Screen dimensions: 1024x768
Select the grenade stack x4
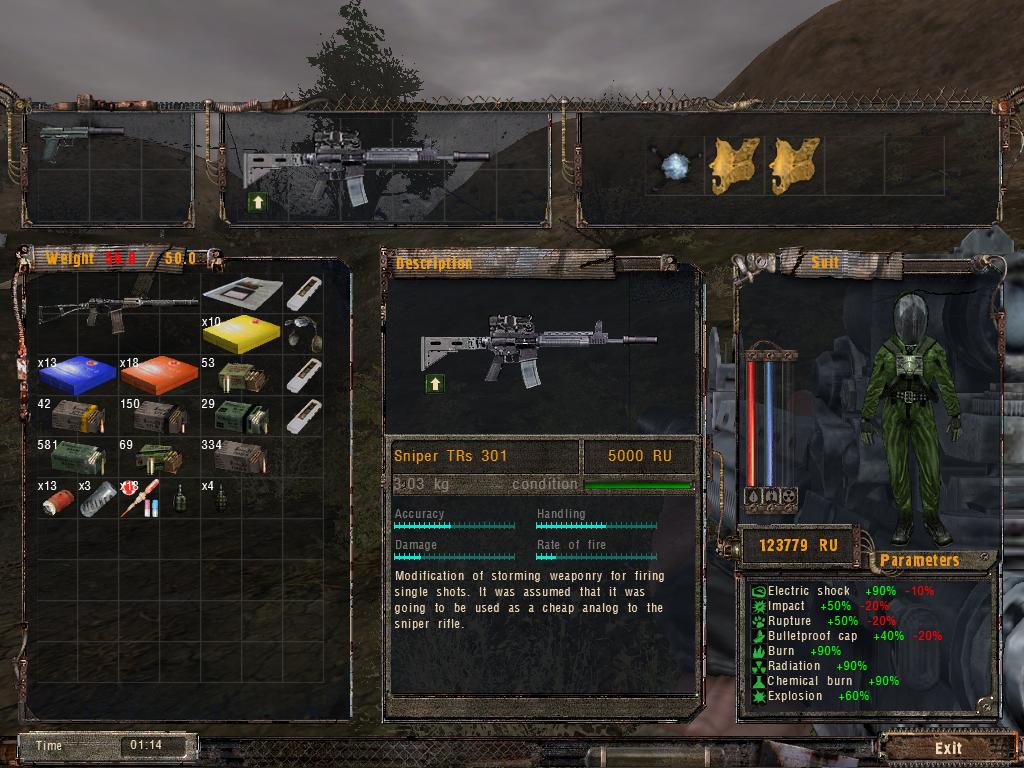221,497
